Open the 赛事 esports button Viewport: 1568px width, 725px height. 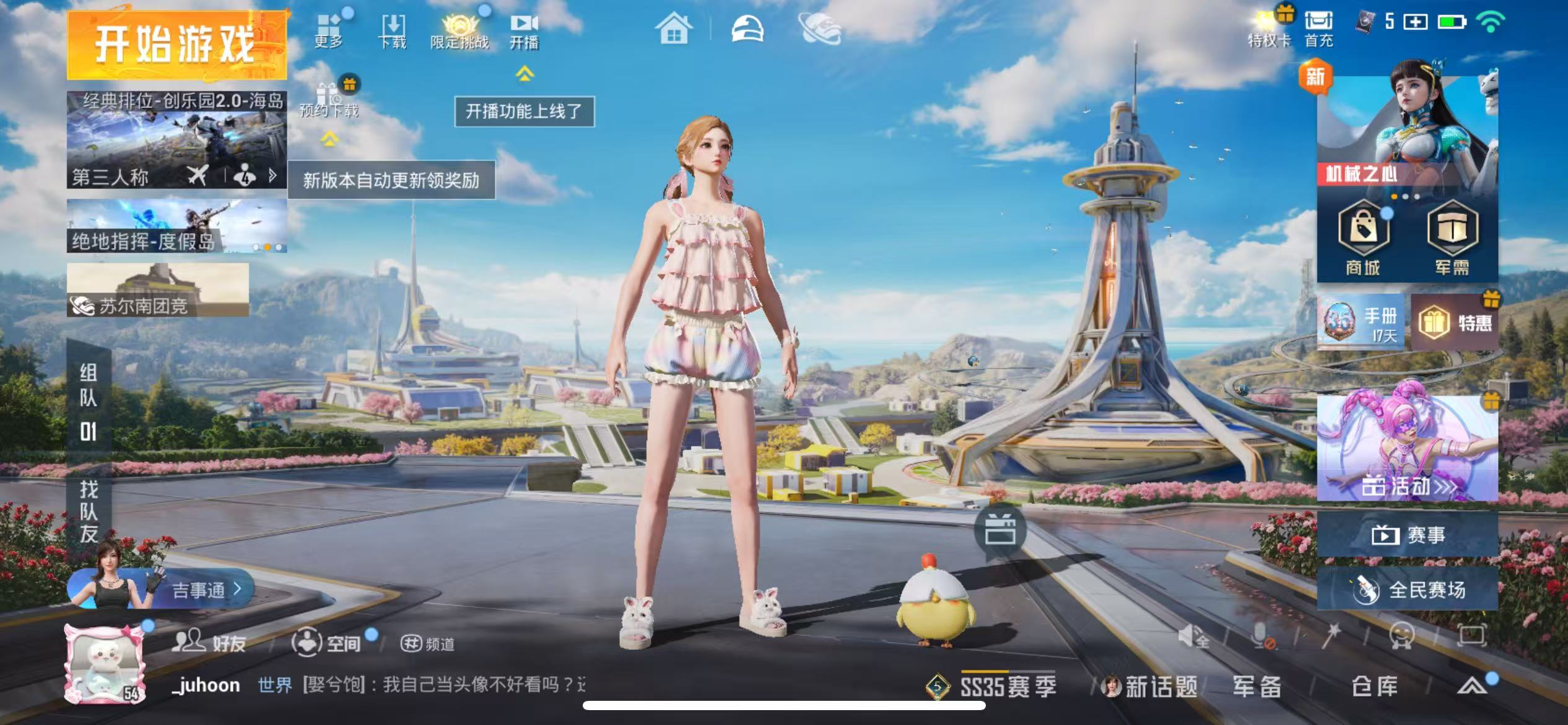[x=1408, y=535]
